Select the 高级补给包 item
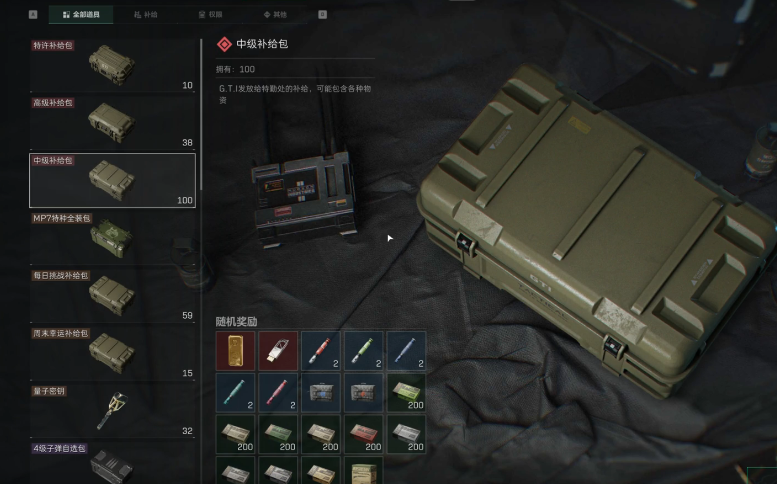 (112, 123)
